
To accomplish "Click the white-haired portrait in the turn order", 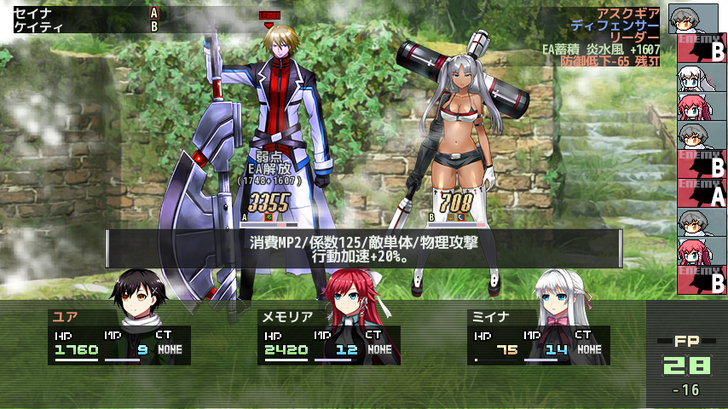I will [701, 77].
